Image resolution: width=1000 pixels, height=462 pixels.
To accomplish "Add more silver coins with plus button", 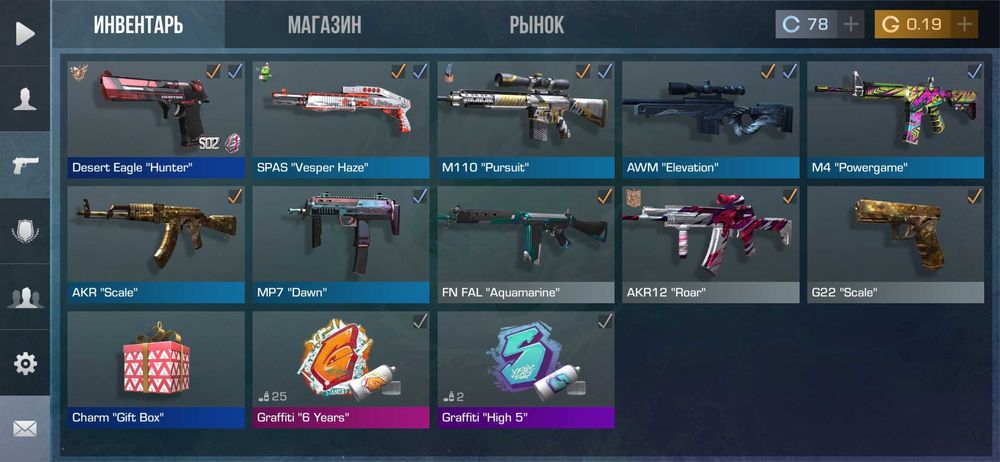I will pos(851,25).
